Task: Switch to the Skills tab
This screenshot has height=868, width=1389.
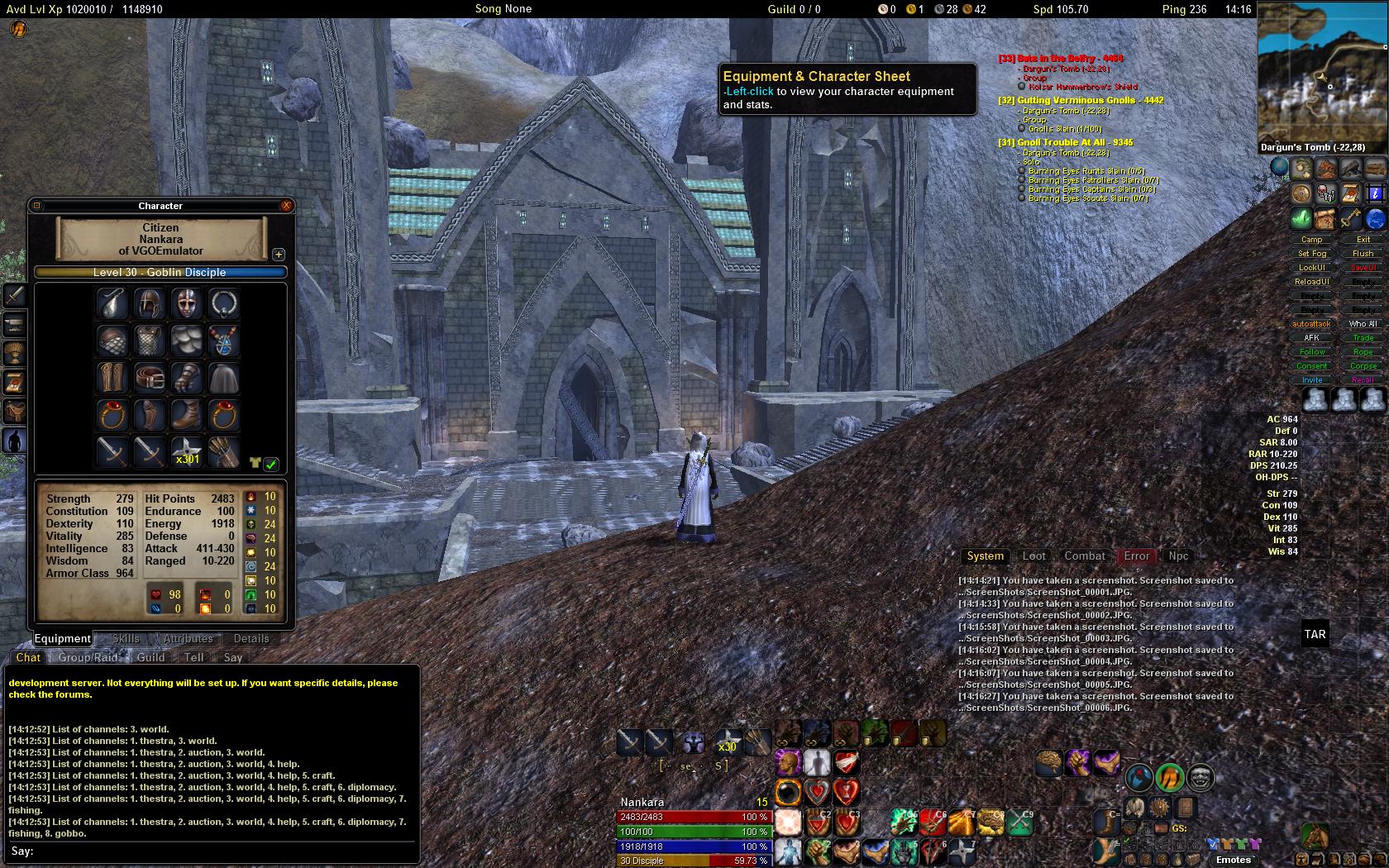Action: (126, 638)
